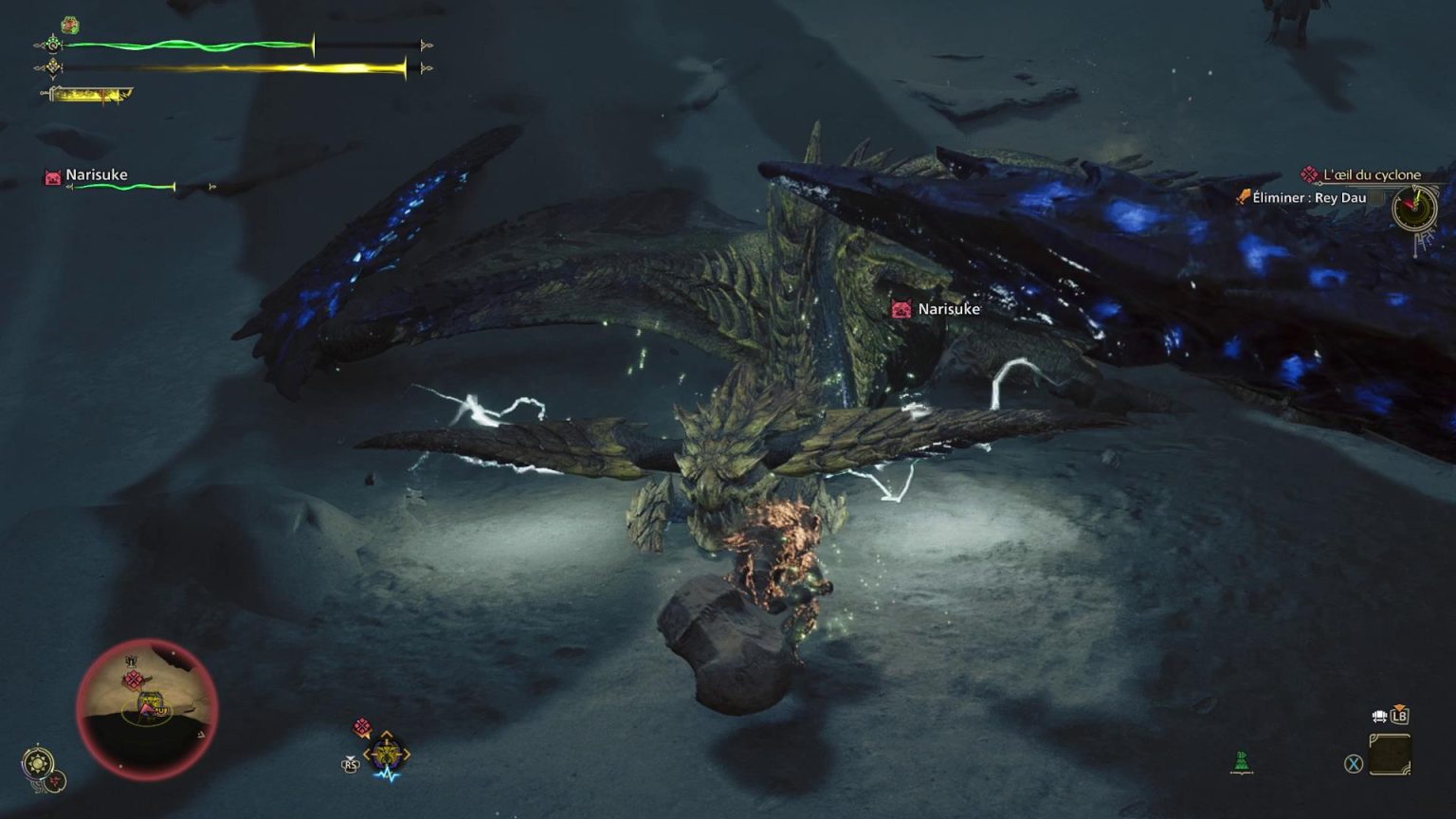Click Narisuke's party health bar
The width and height of the screenshot is (1456, 819).
click(x=123, y=187)
